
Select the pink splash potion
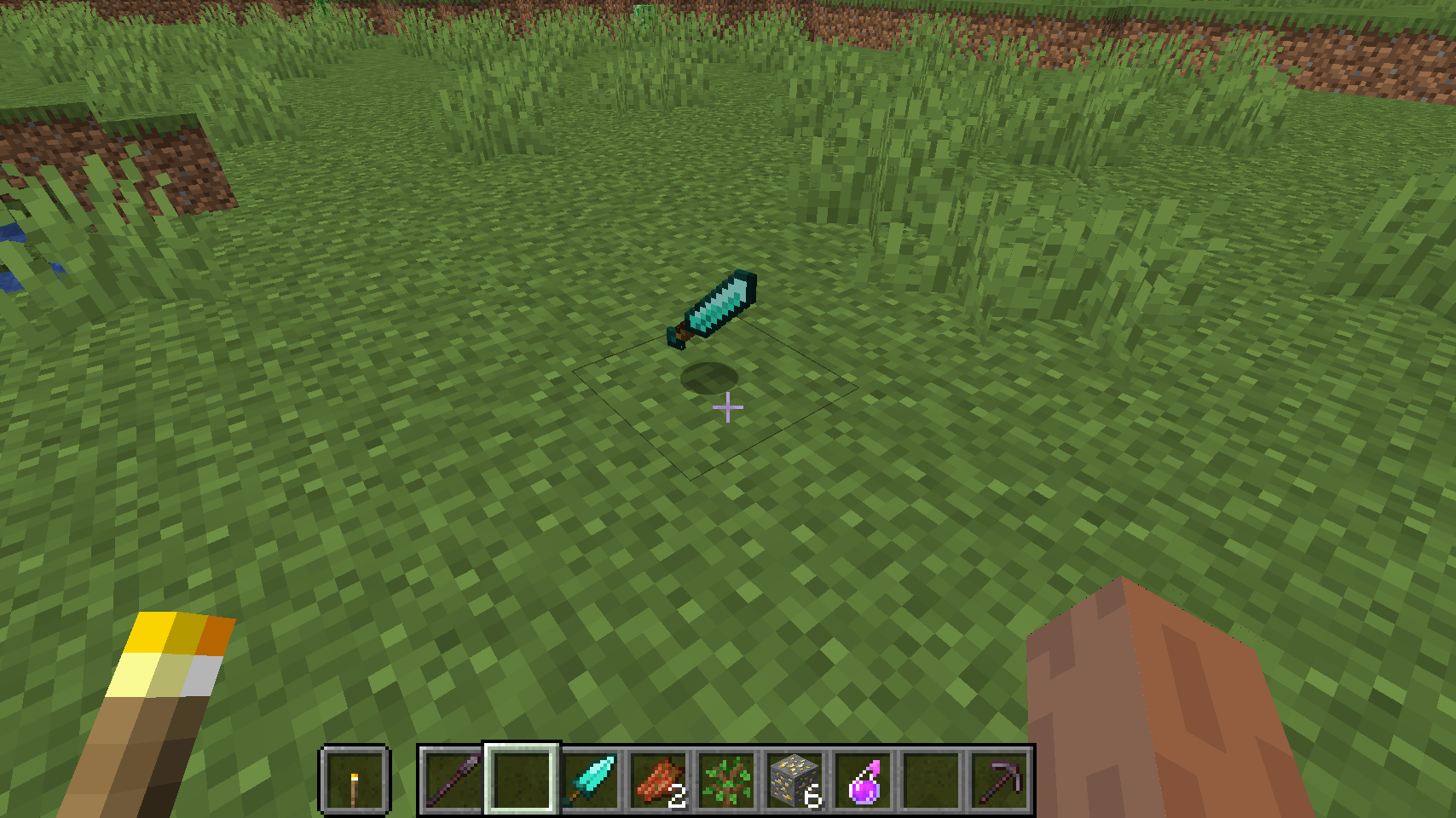861,780
